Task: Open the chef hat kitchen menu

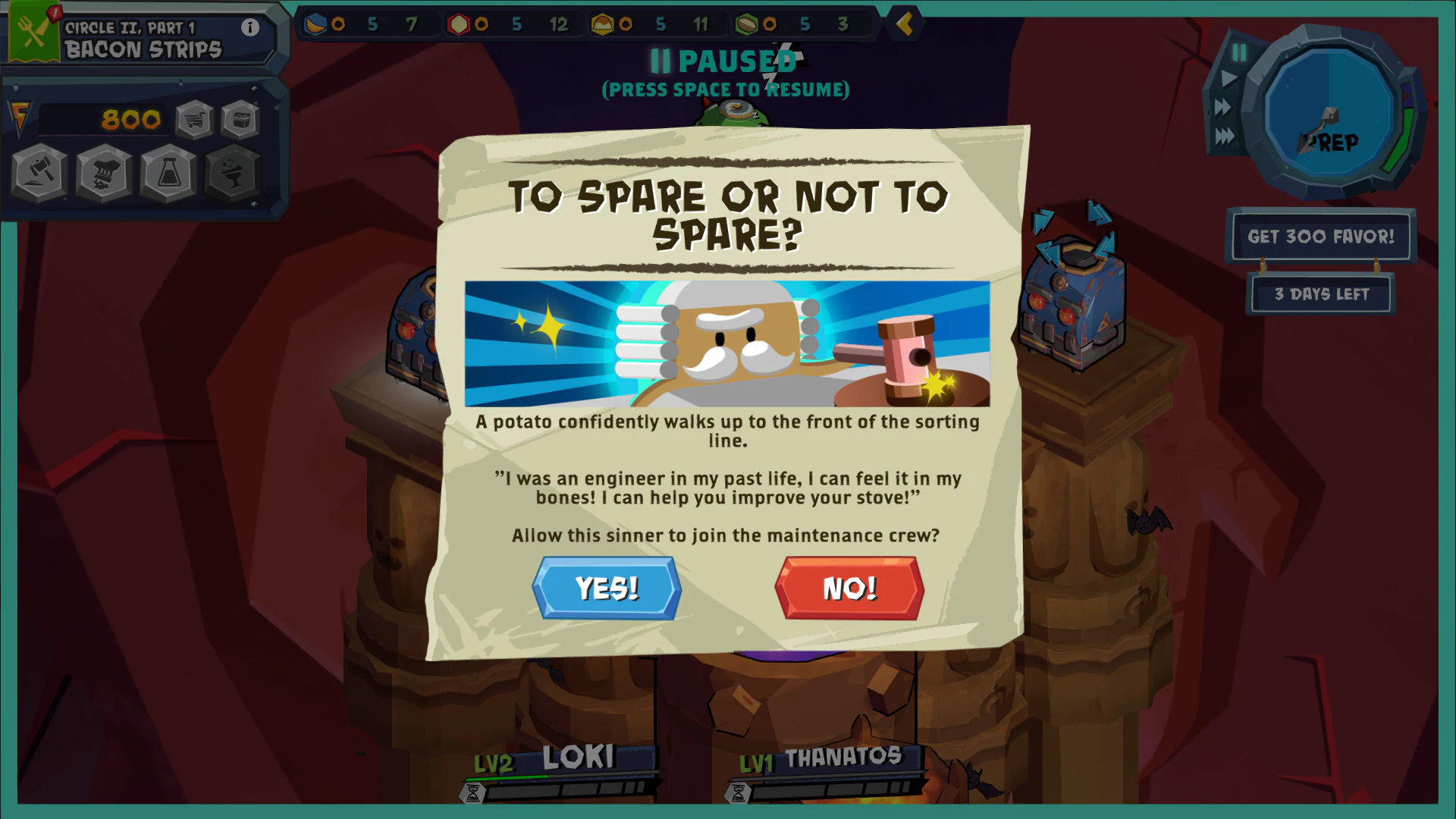Action: click(103, 173)
